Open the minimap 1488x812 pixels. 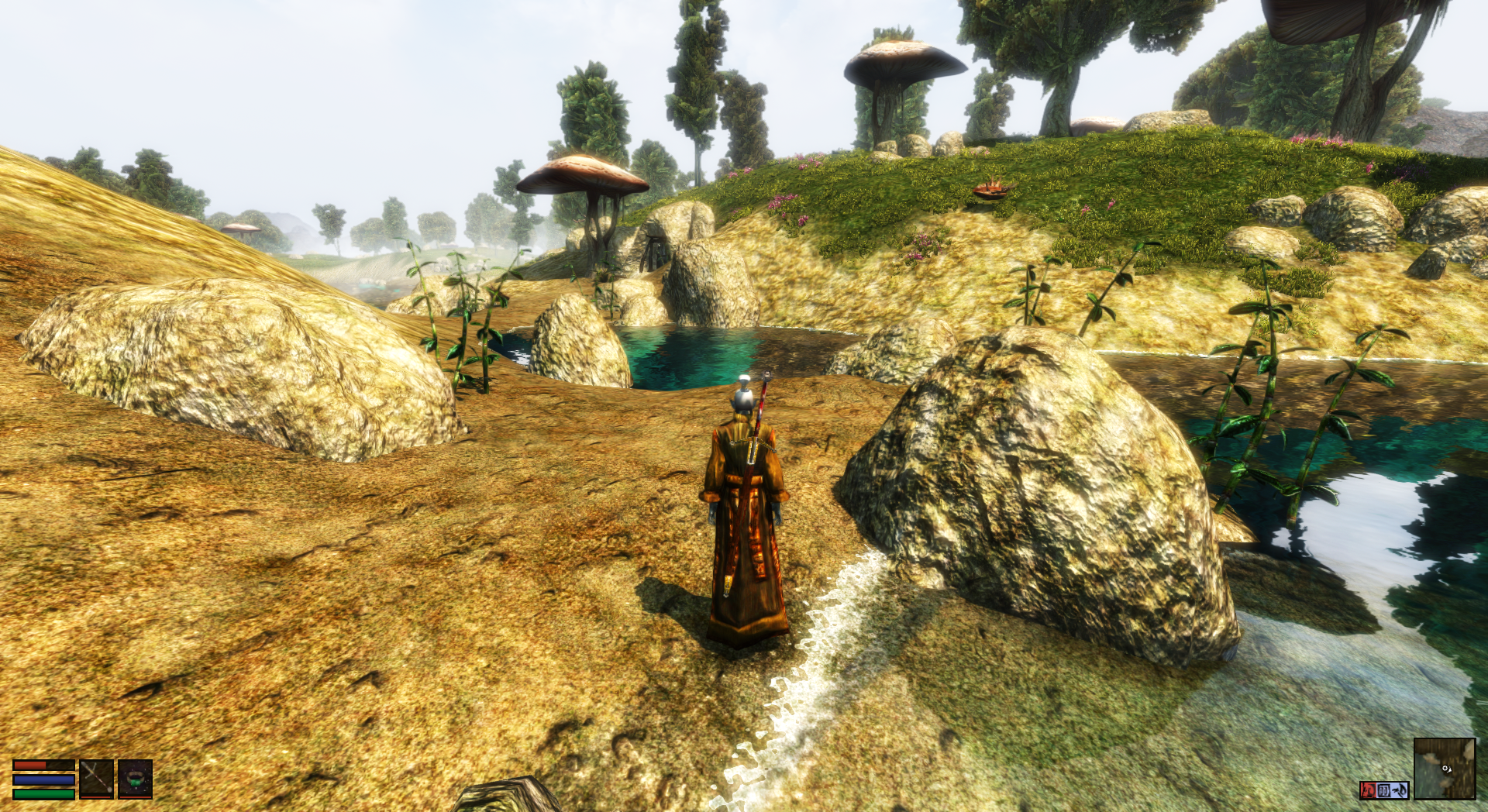(x=1444, y=768)
